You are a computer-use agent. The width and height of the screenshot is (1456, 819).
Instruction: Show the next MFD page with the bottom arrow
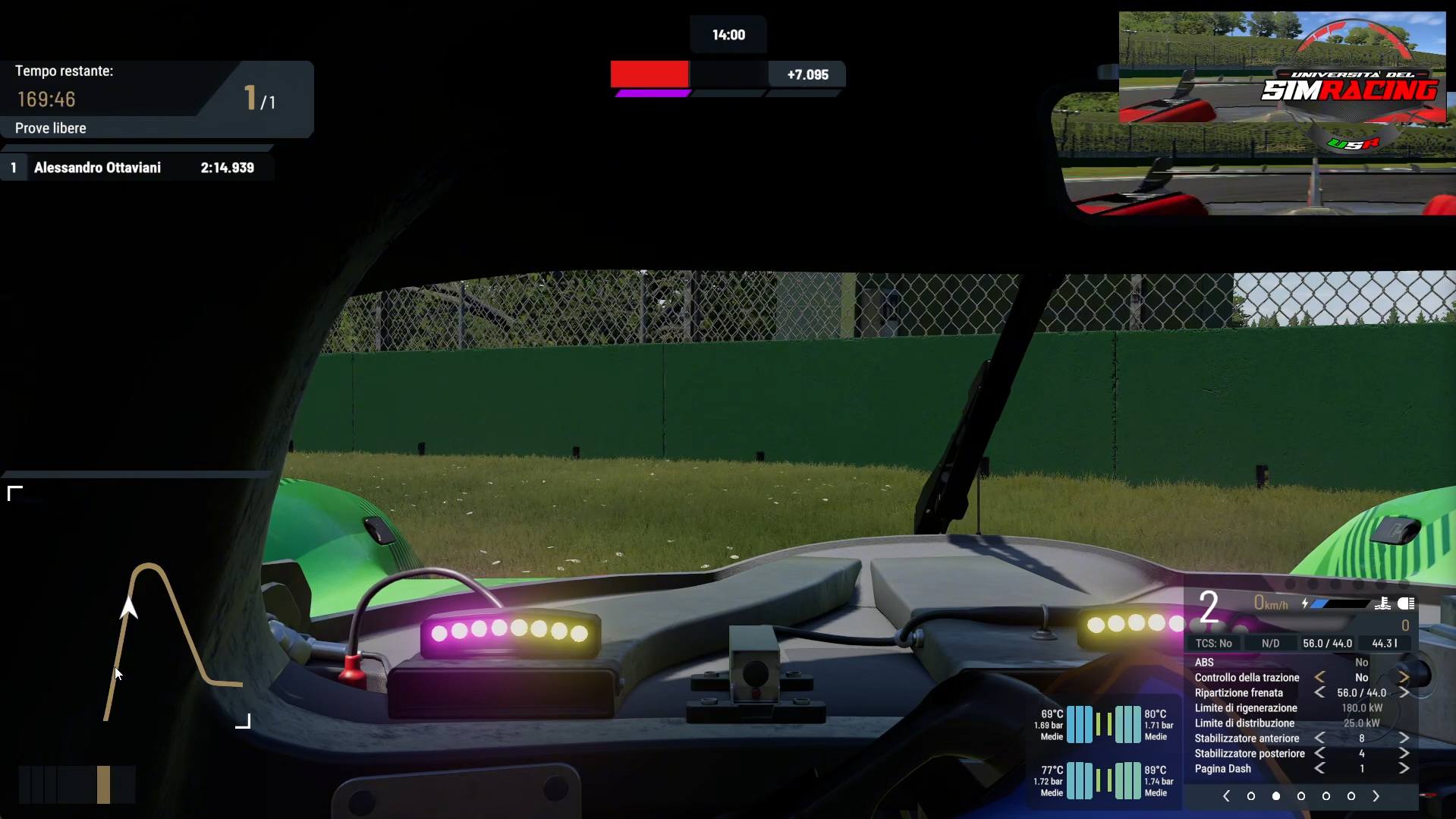[x=1376, y=796]
